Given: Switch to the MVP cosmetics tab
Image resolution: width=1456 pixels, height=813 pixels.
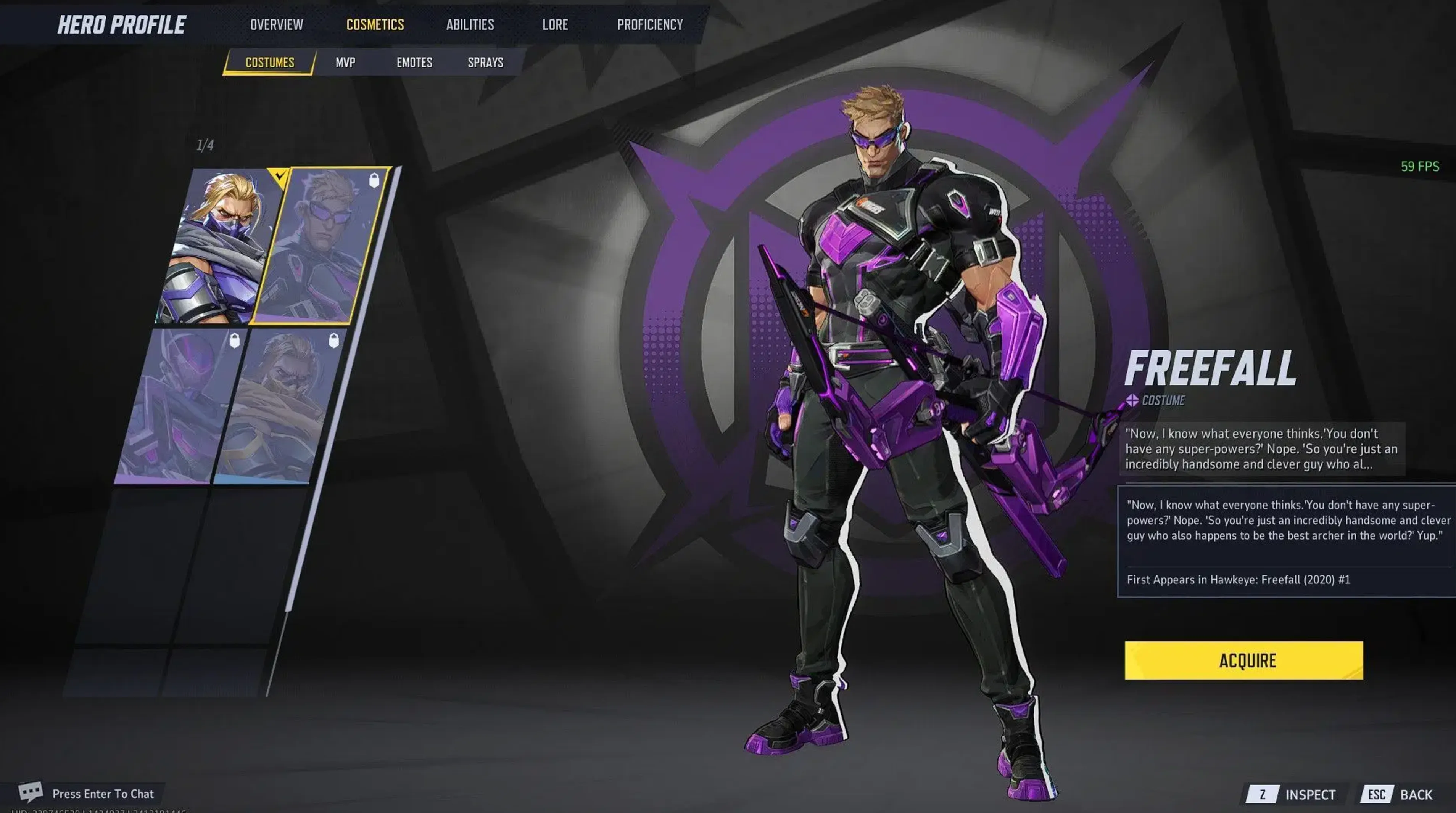Looking at the screenshot, I should point(345,63).
